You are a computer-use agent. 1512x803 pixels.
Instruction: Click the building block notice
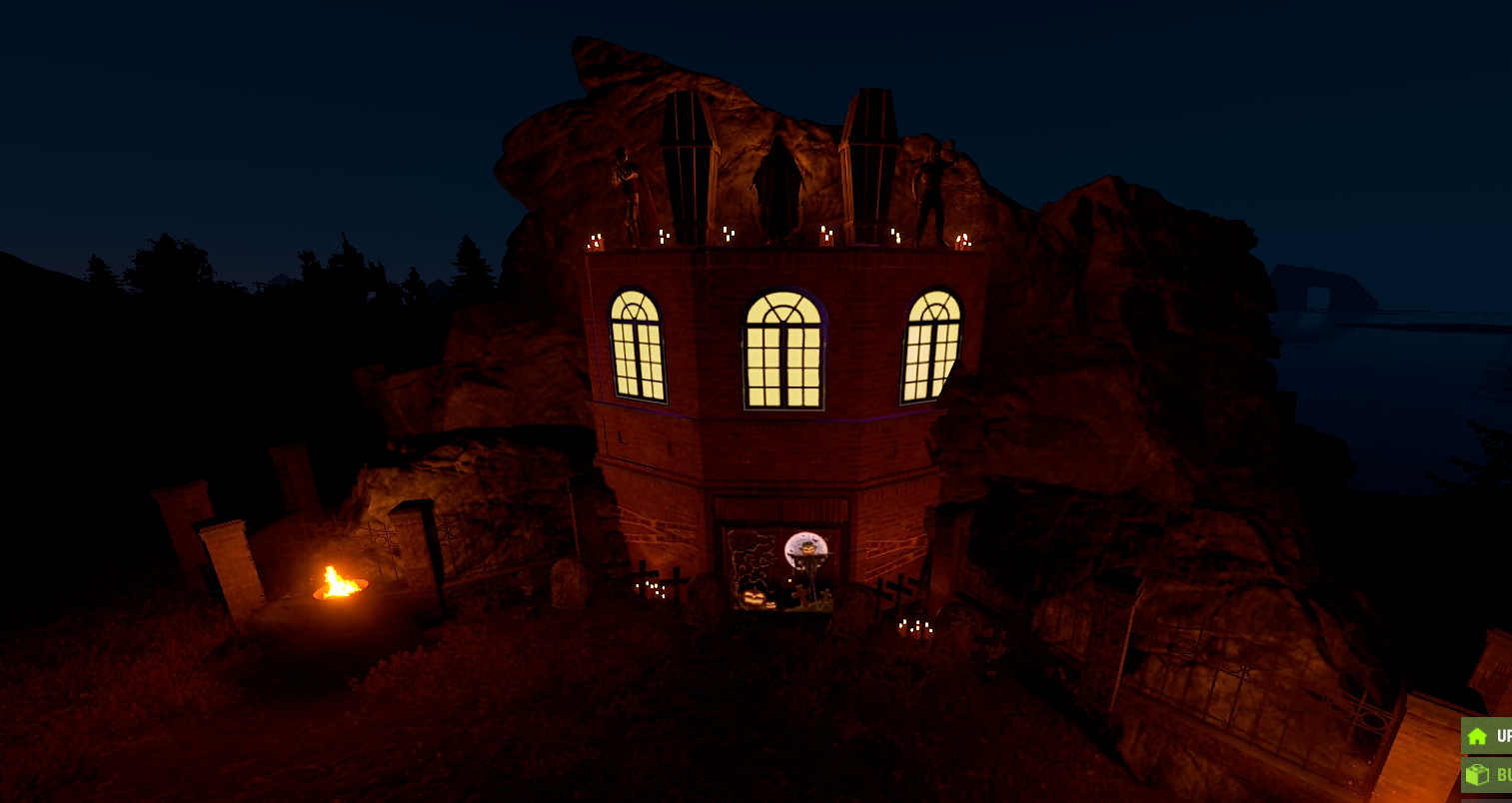tap(1487, 775)
